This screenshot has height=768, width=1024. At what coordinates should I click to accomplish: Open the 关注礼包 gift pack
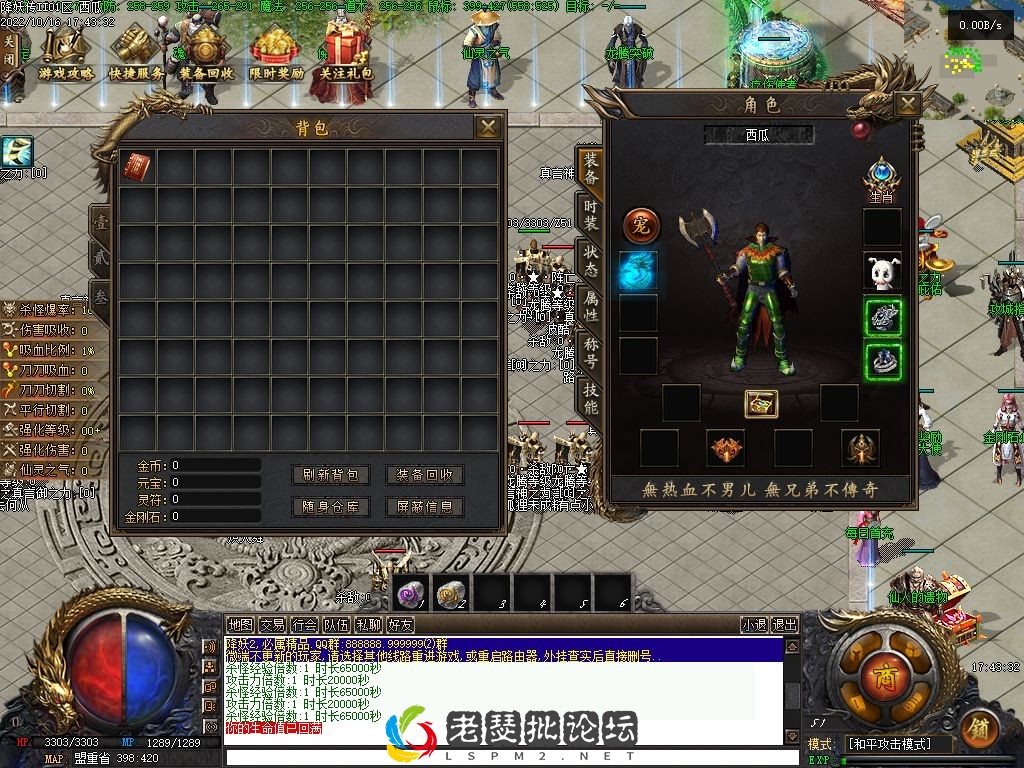point(346,55)
